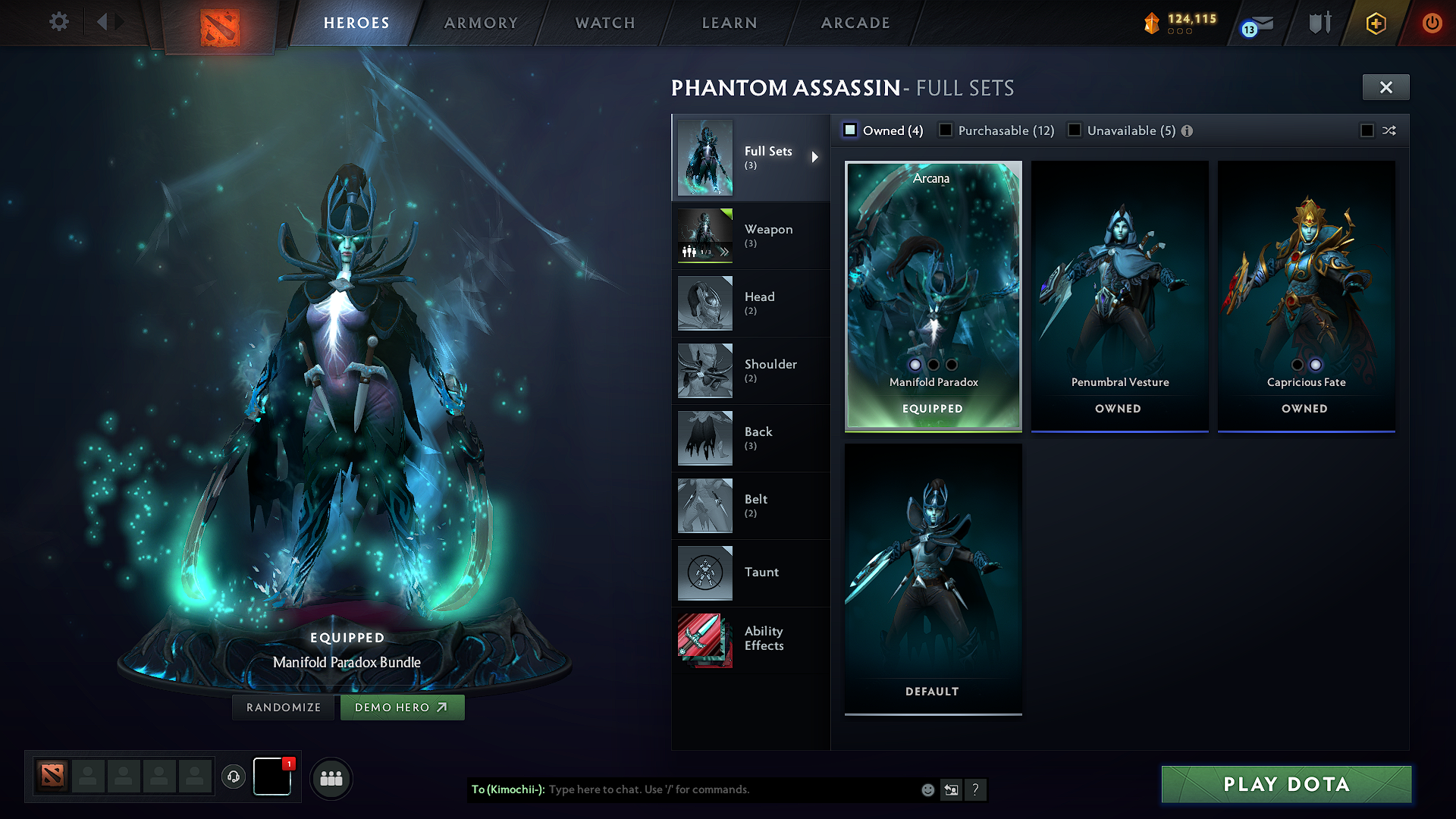
Task: Click the Randomize button
Action: [283, 707]
